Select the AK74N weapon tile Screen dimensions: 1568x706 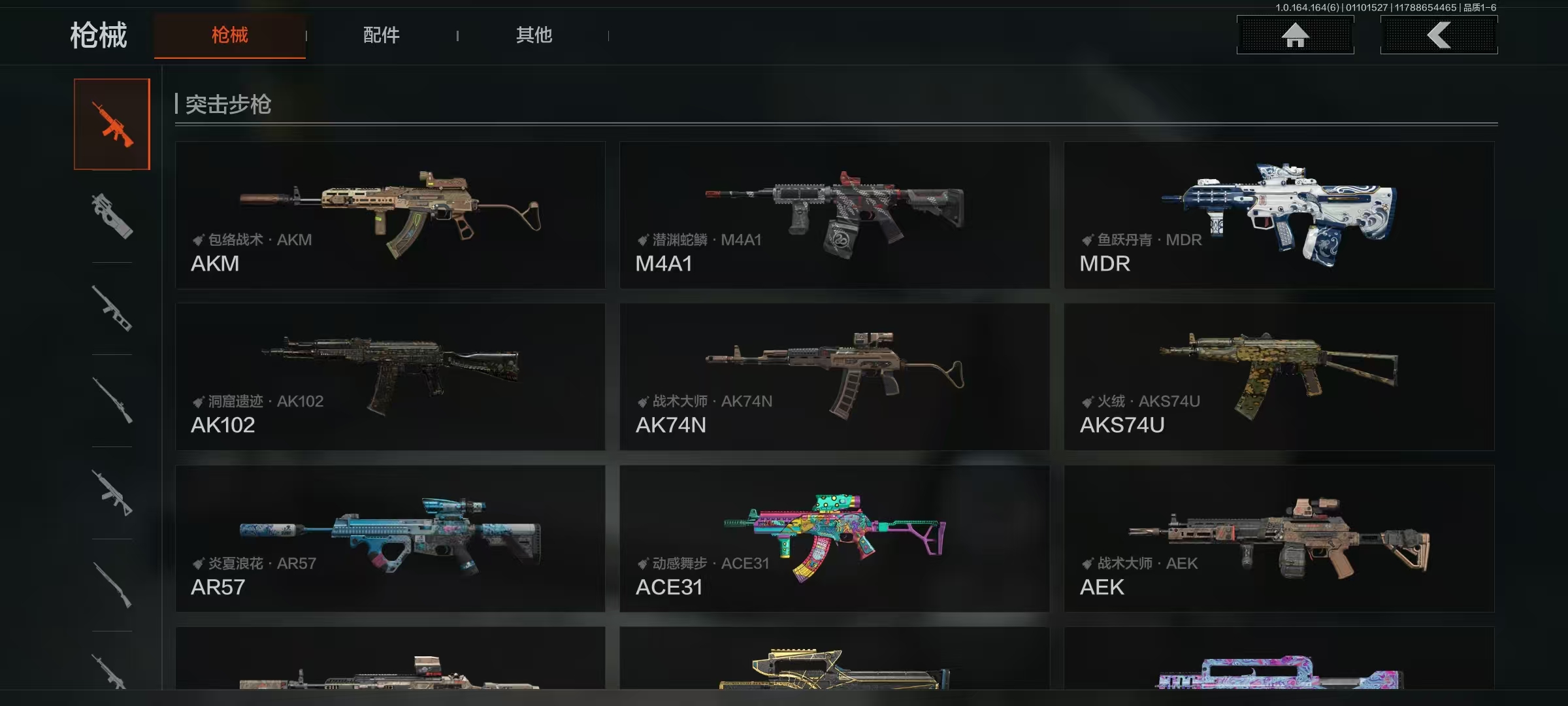pos(834,377)
